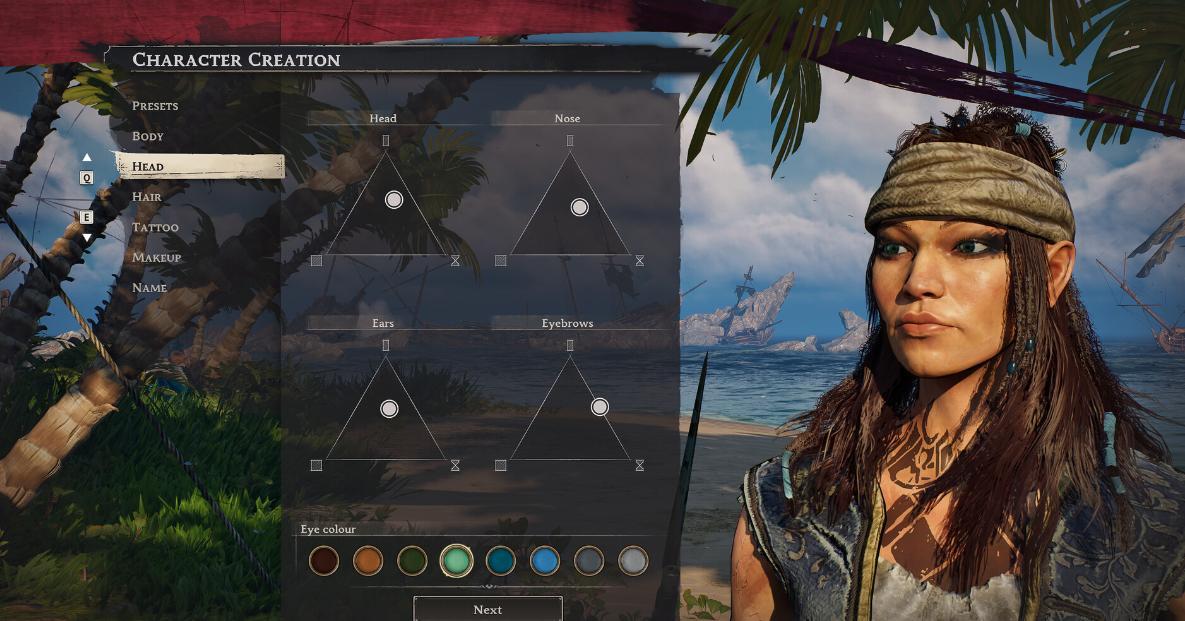The image size is (1185, 621).
Task: Open the Presets category
Action: pos(155,106)
